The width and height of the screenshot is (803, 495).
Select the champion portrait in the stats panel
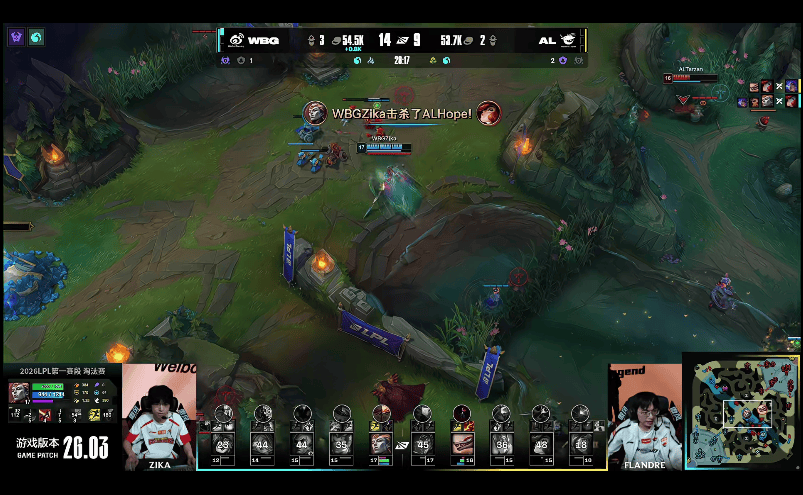[x=20, y=392]
